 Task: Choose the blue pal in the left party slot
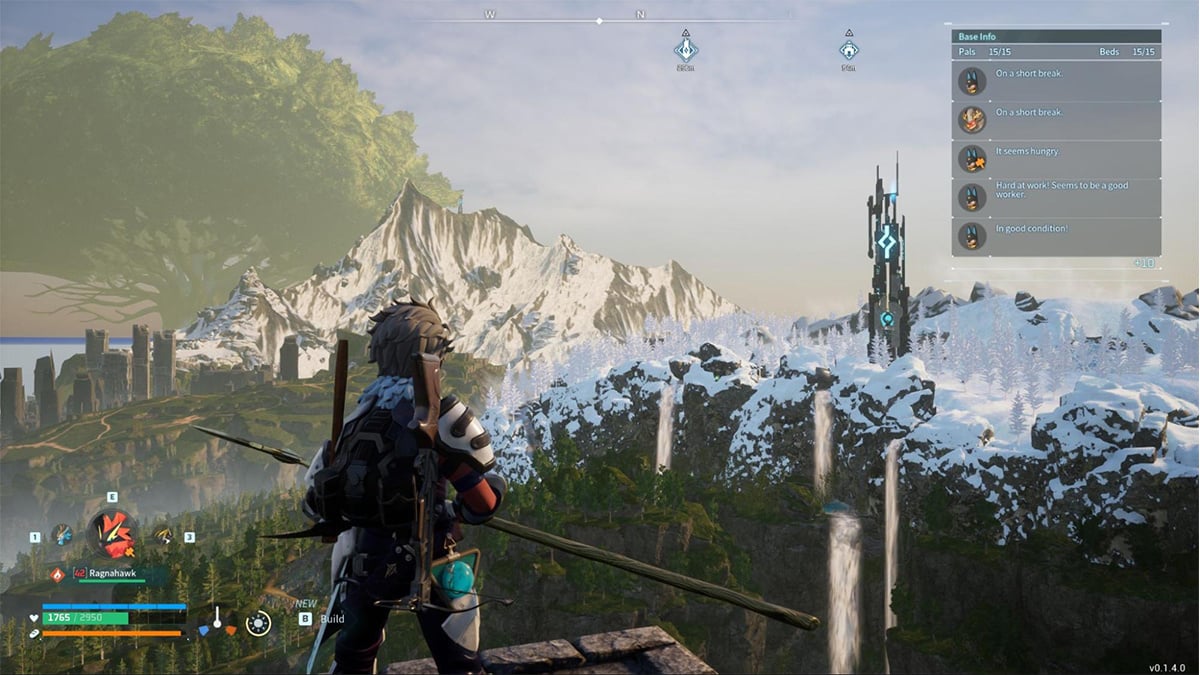tap(62, 535)
